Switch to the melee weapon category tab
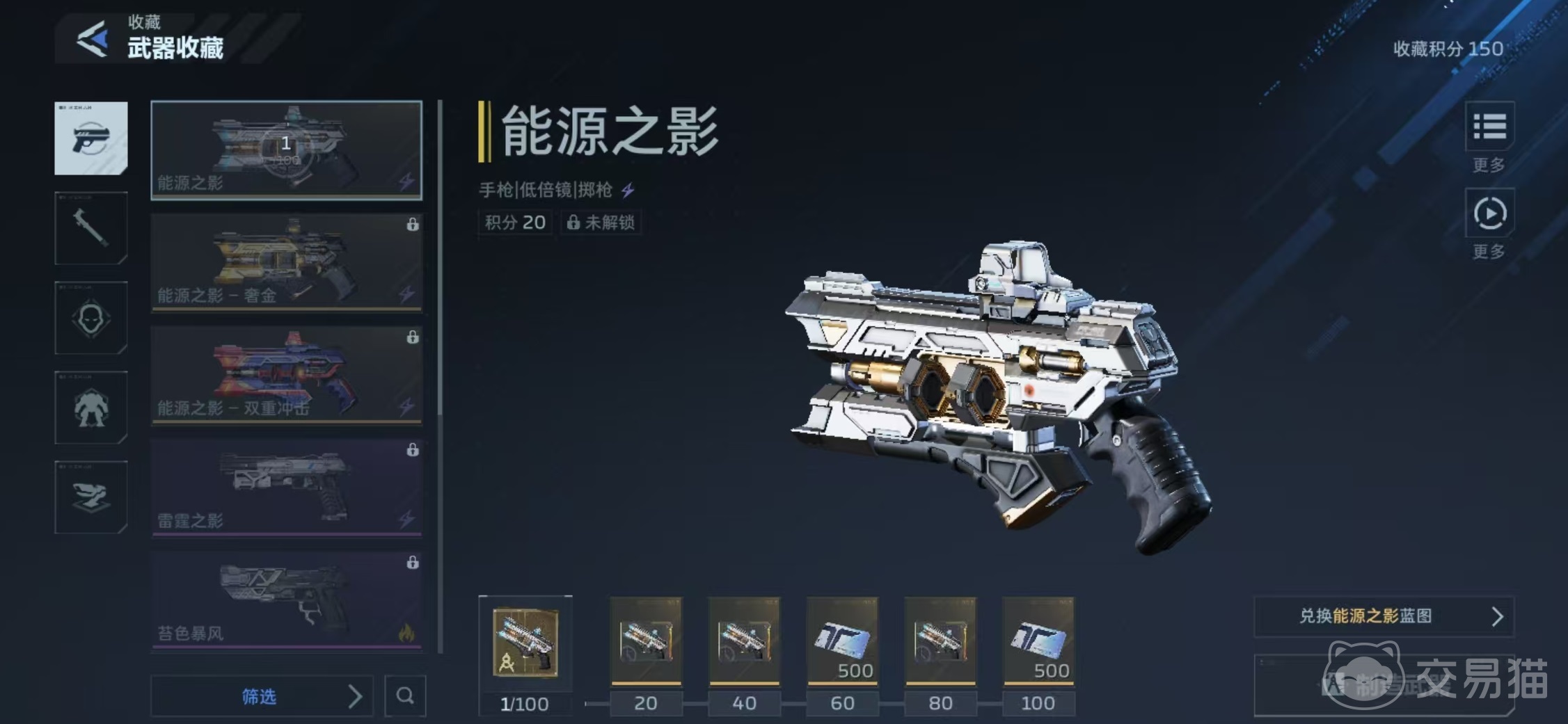 coord(91,227)
